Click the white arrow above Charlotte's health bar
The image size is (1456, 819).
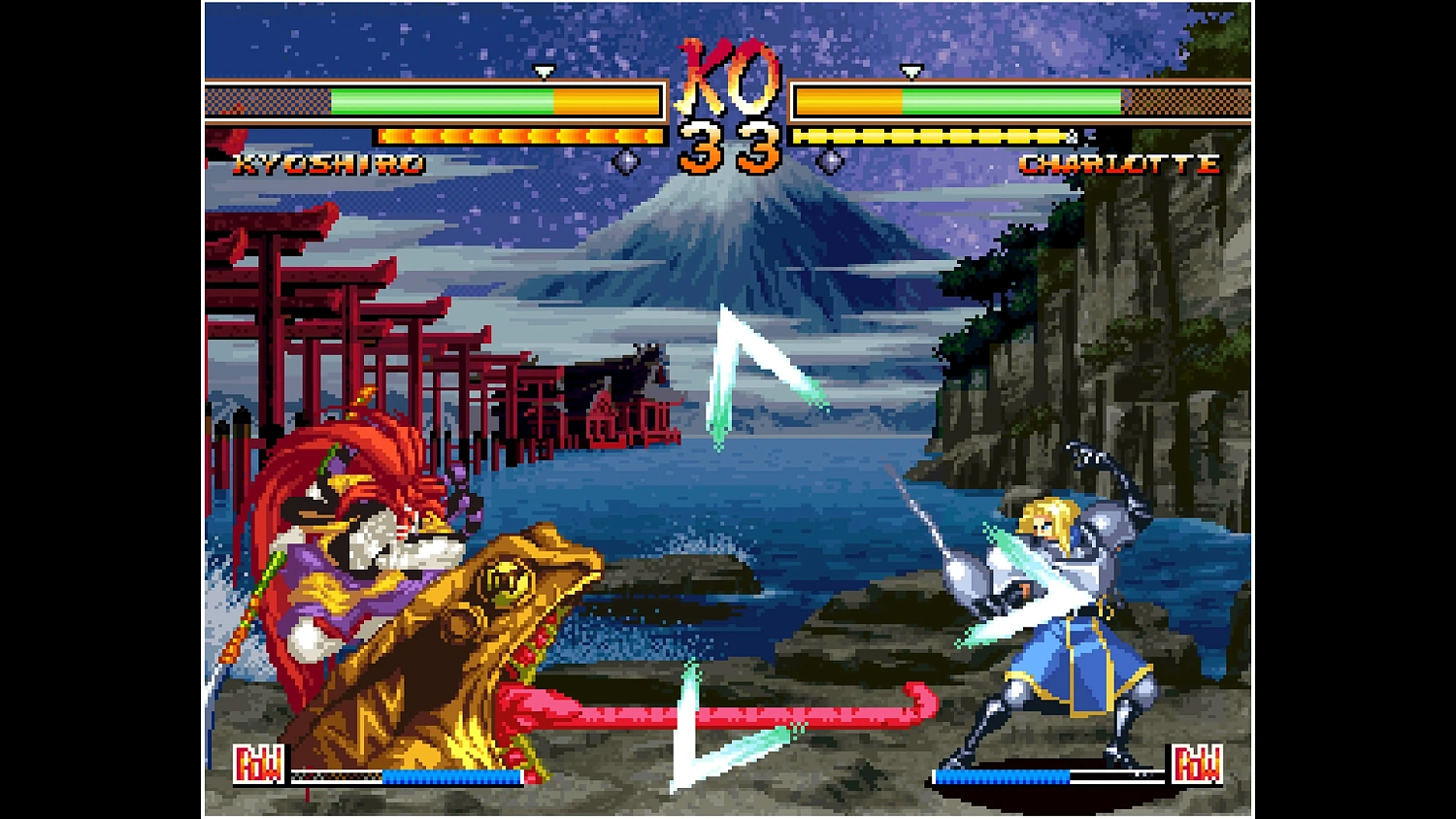(x=910, y=73)
